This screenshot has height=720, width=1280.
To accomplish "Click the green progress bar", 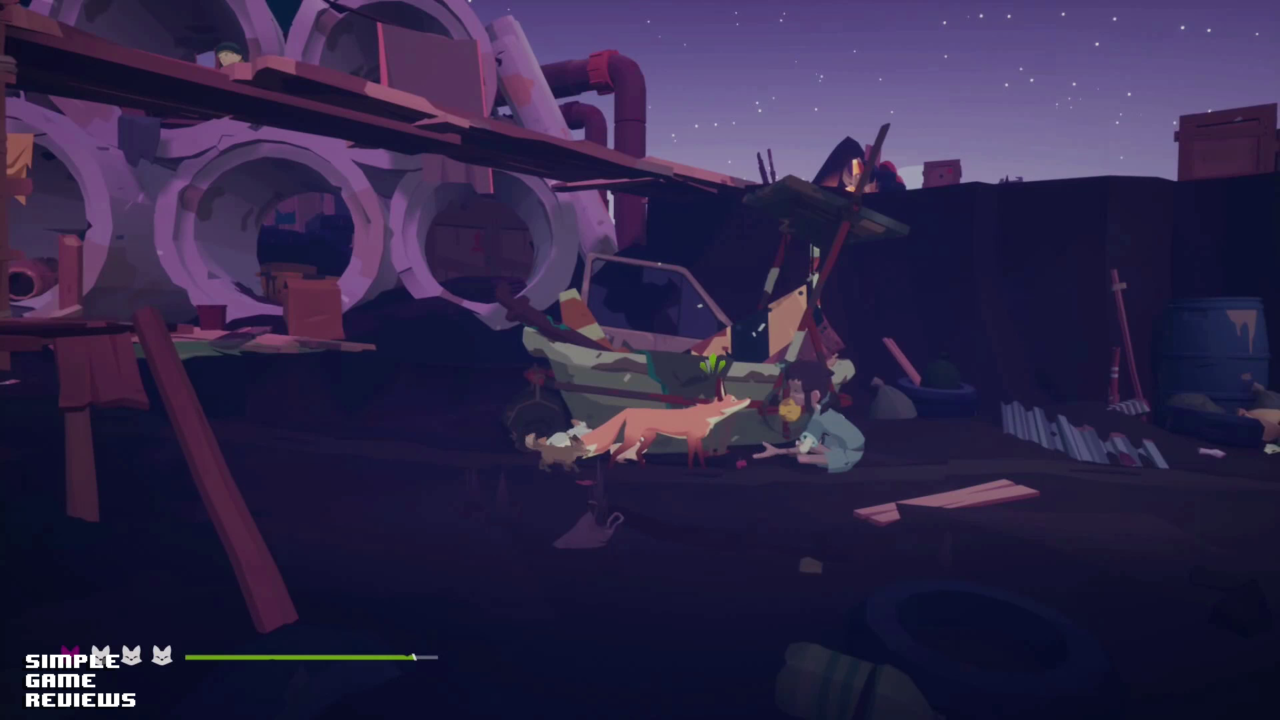I will click(x=300, y=657).
